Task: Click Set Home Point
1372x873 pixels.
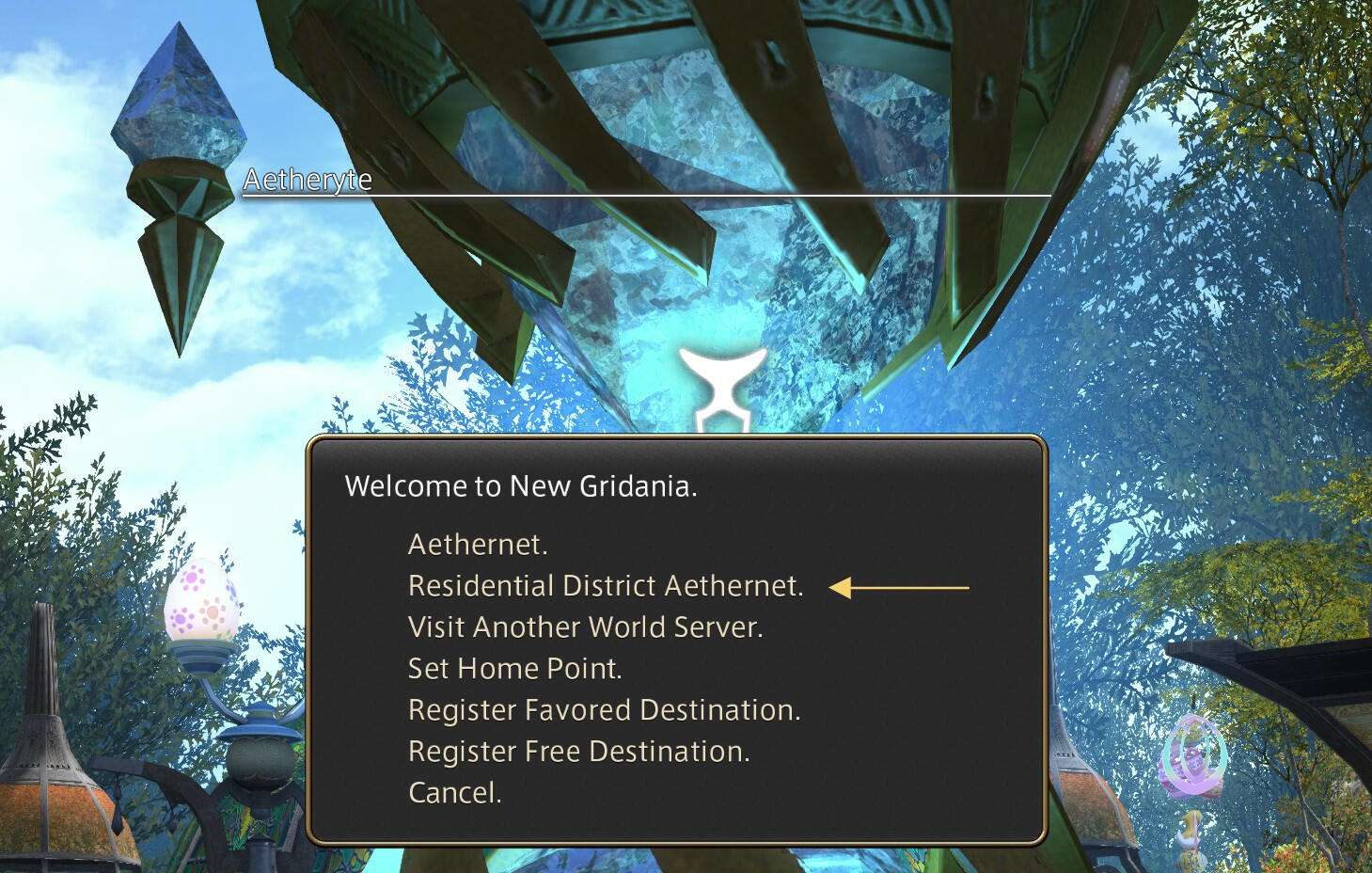Action: click(x=514, y=669)
